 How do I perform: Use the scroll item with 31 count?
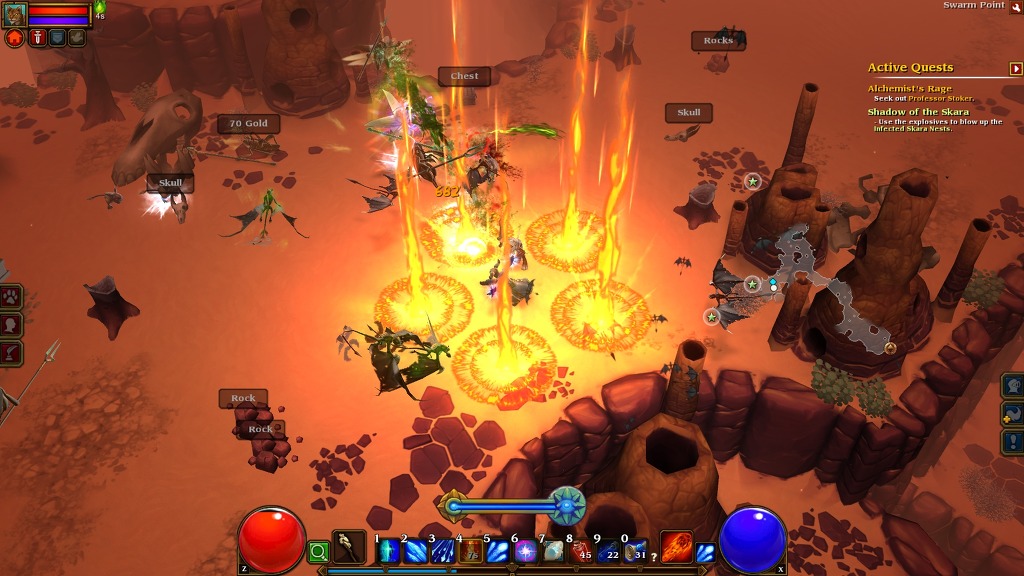635,551
